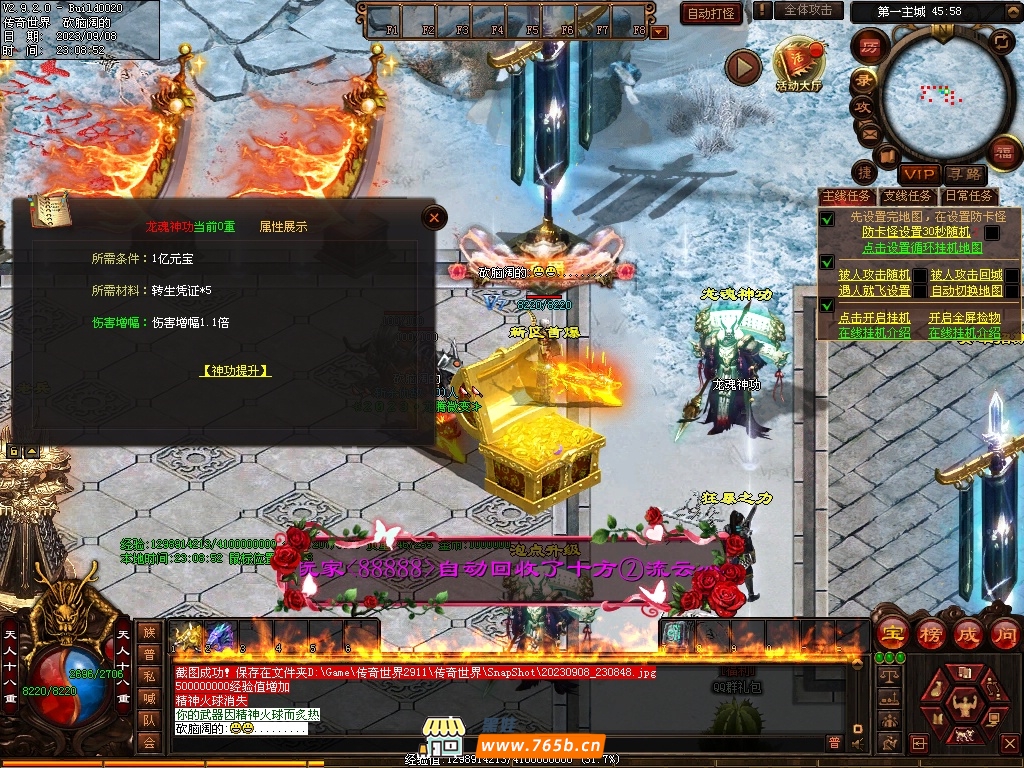Close the 龙魂神功 dialog with the X

[x=434, y=217]
